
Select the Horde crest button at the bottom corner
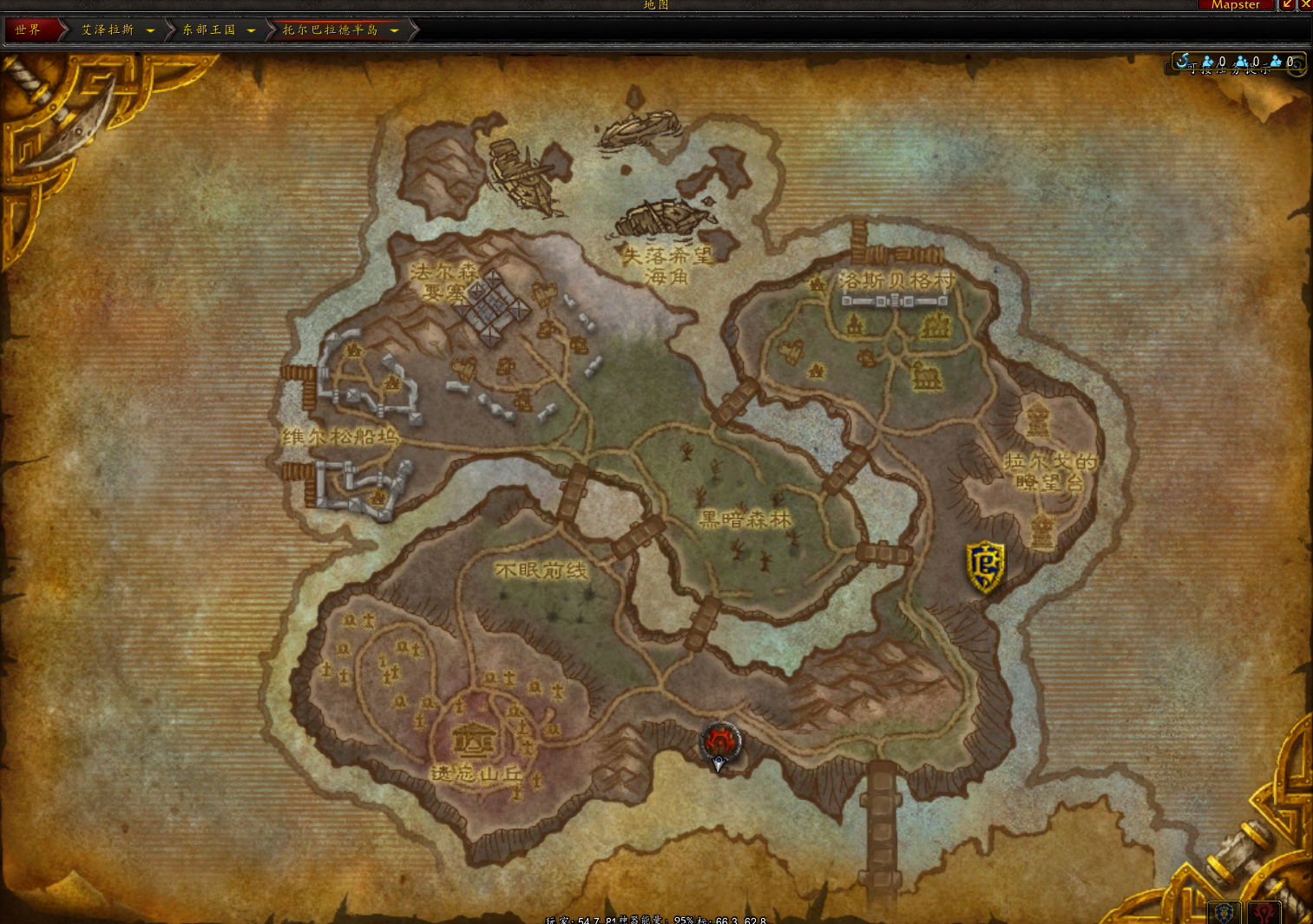[x=1263, y=913]
